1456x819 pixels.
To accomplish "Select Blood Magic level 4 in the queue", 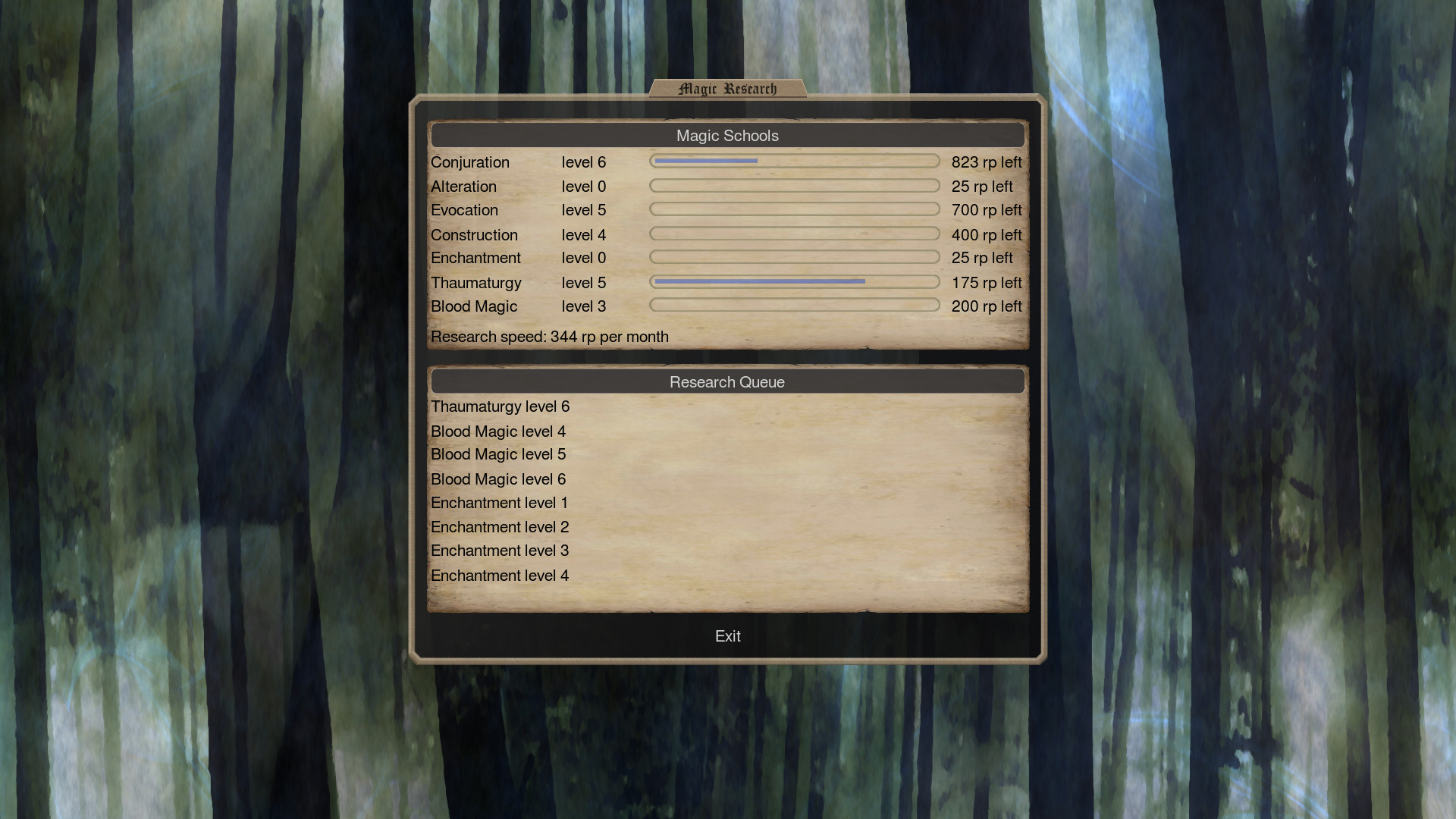I will [497, 431].
